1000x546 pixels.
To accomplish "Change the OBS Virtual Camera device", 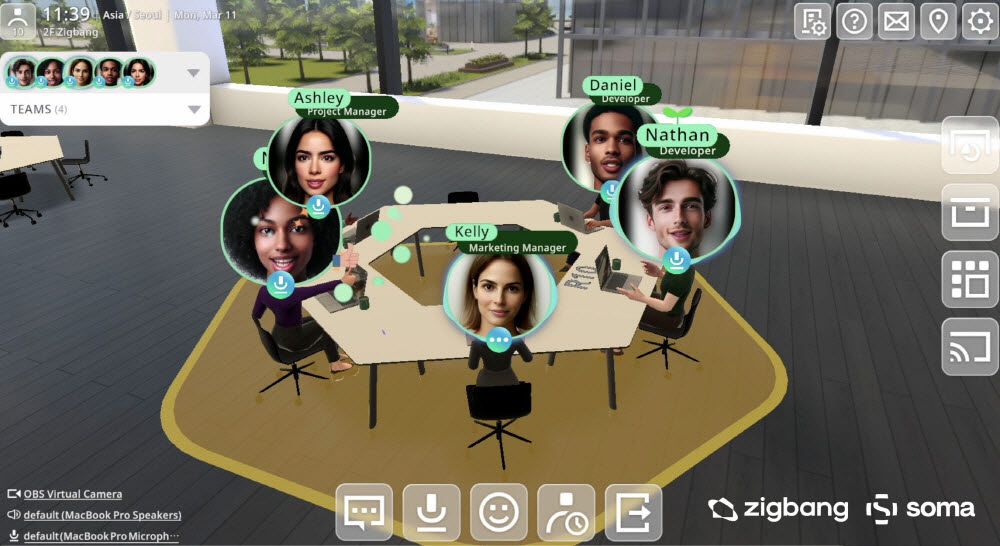I will point(73,494).
